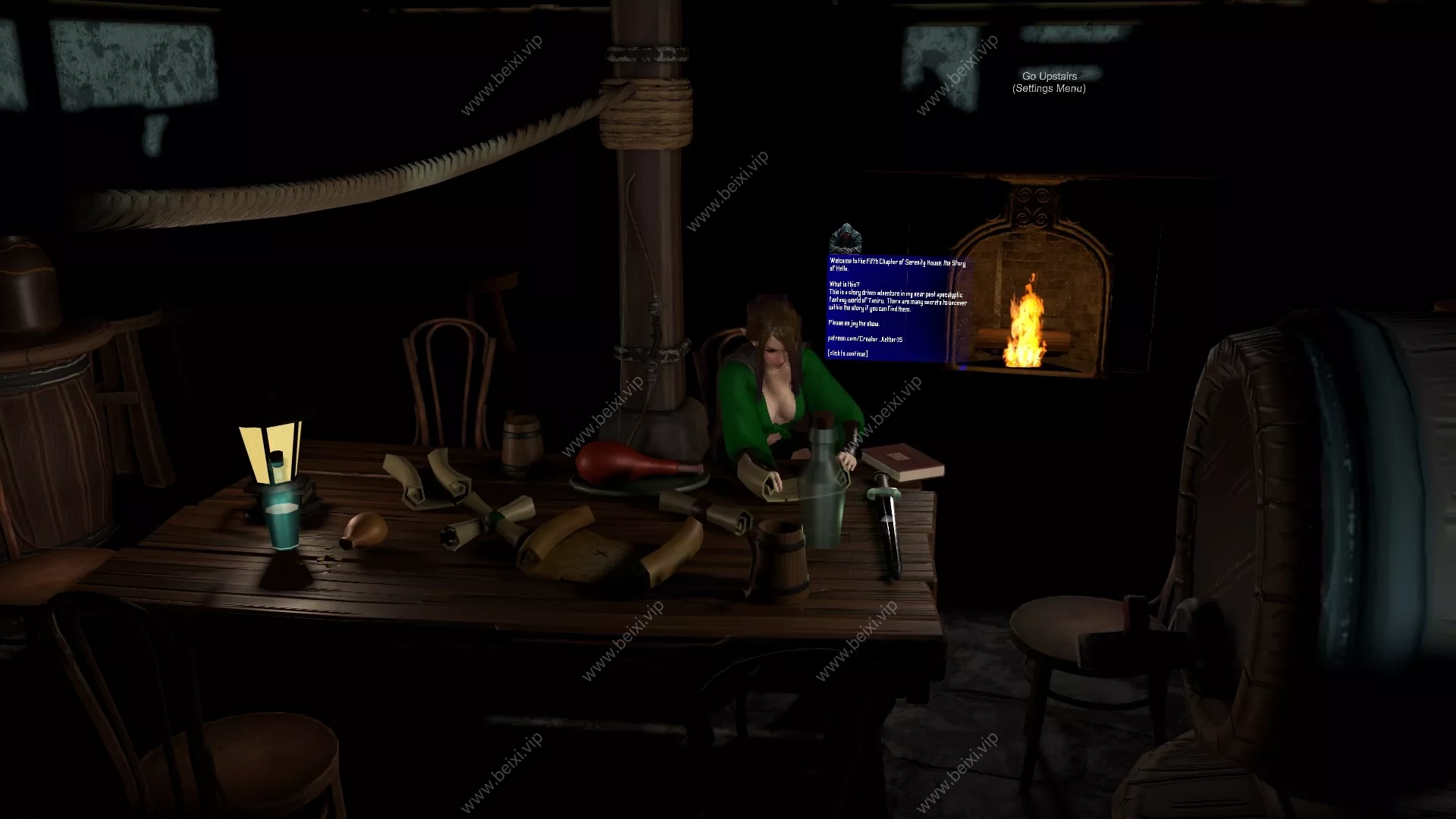The image size is (1456, 819).
Task: Open the patreon.com/Creator_Aether15 link
Action: (x=865, y=340)
